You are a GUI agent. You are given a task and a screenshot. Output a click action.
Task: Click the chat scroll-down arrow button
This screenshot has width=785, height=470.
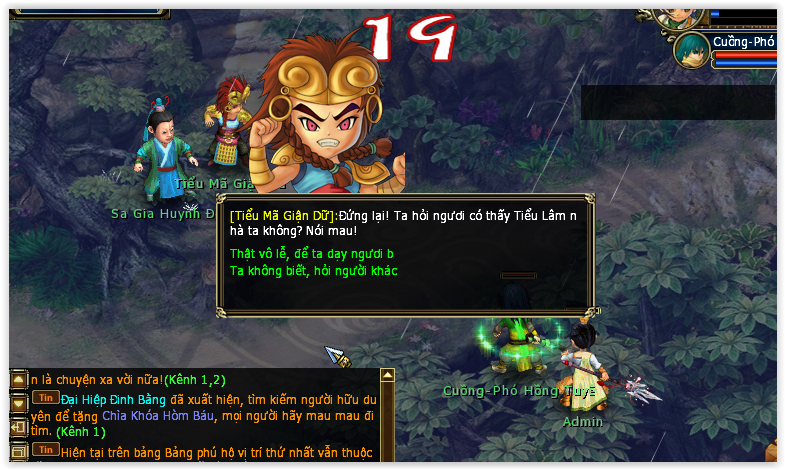coord(18,403)
